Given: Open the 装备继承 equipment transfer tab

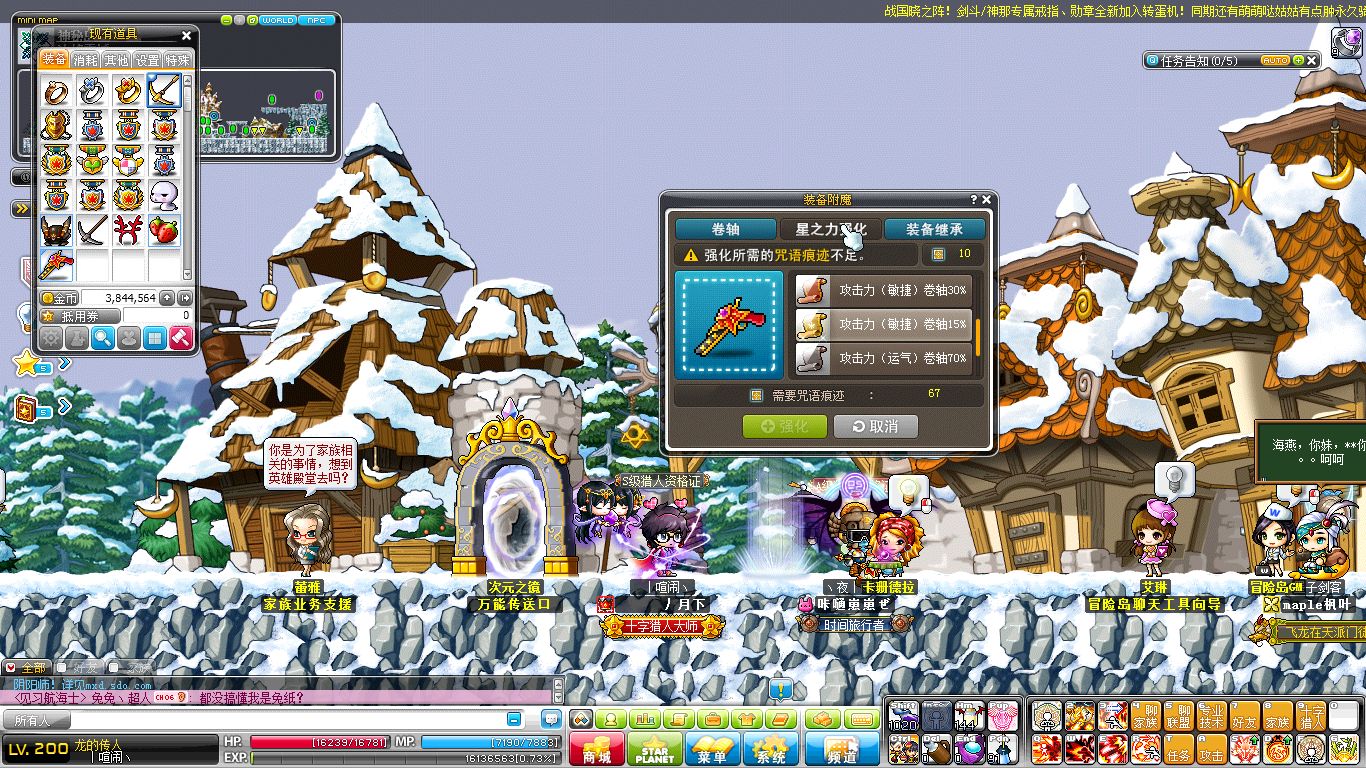Looking at the screenshot, I should point(934,229).
